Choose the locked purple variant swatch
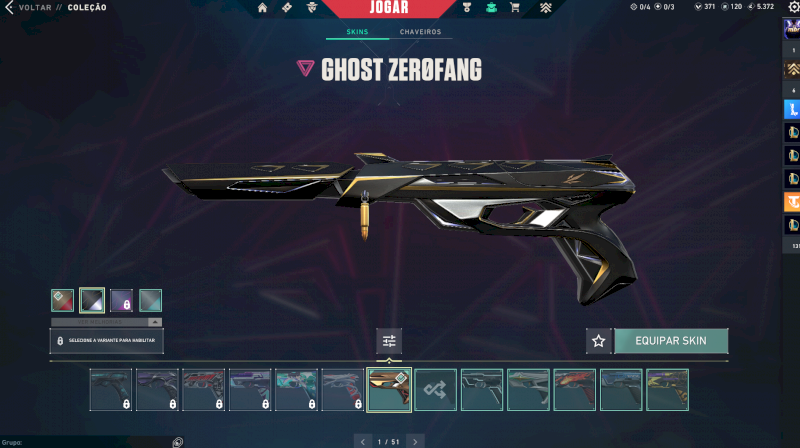The width and height of the screenshot is (800, 448). (121, 300)
